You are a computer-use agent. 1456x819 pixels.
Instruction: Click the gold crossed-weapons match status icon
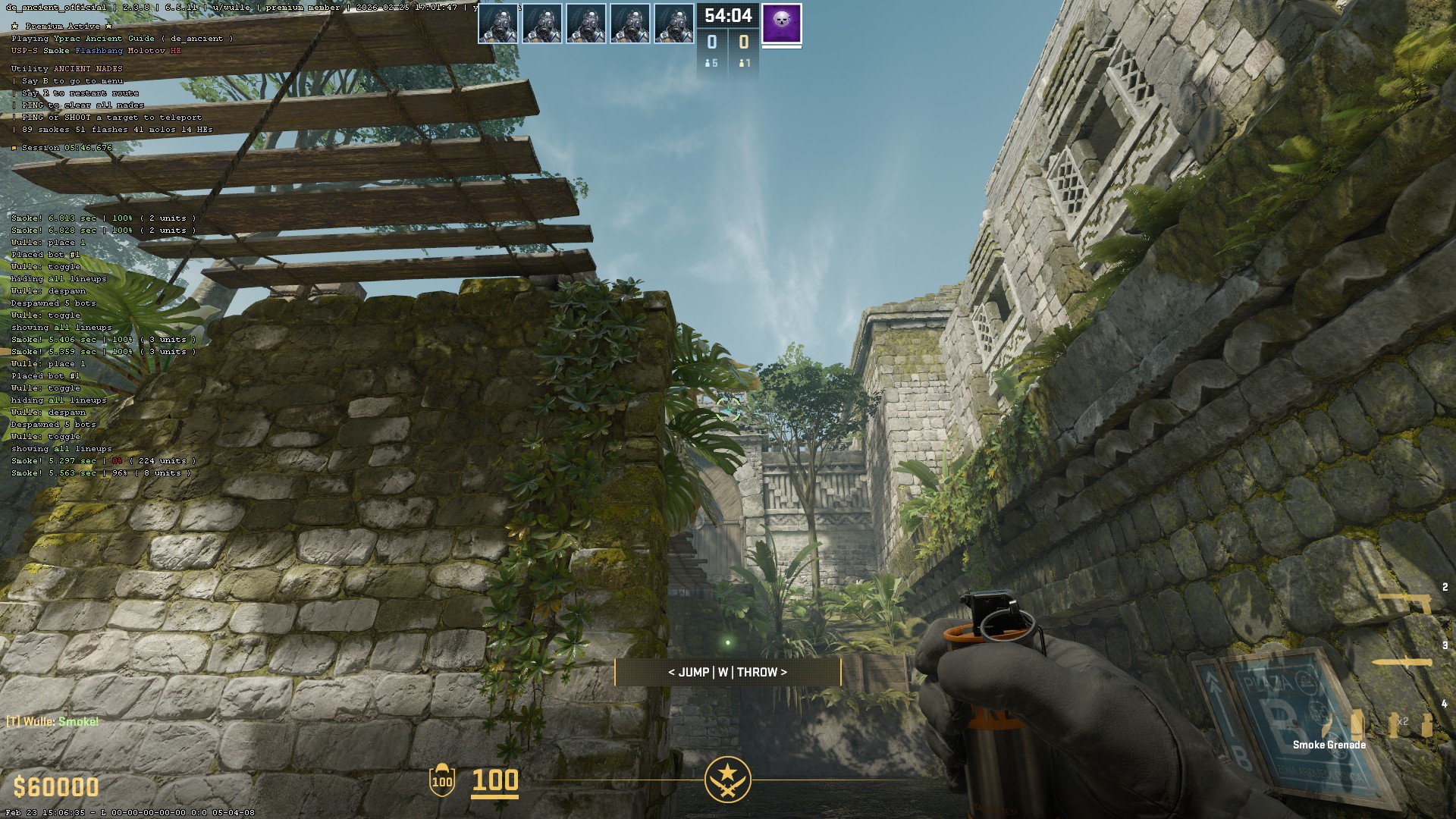point(728,779)
